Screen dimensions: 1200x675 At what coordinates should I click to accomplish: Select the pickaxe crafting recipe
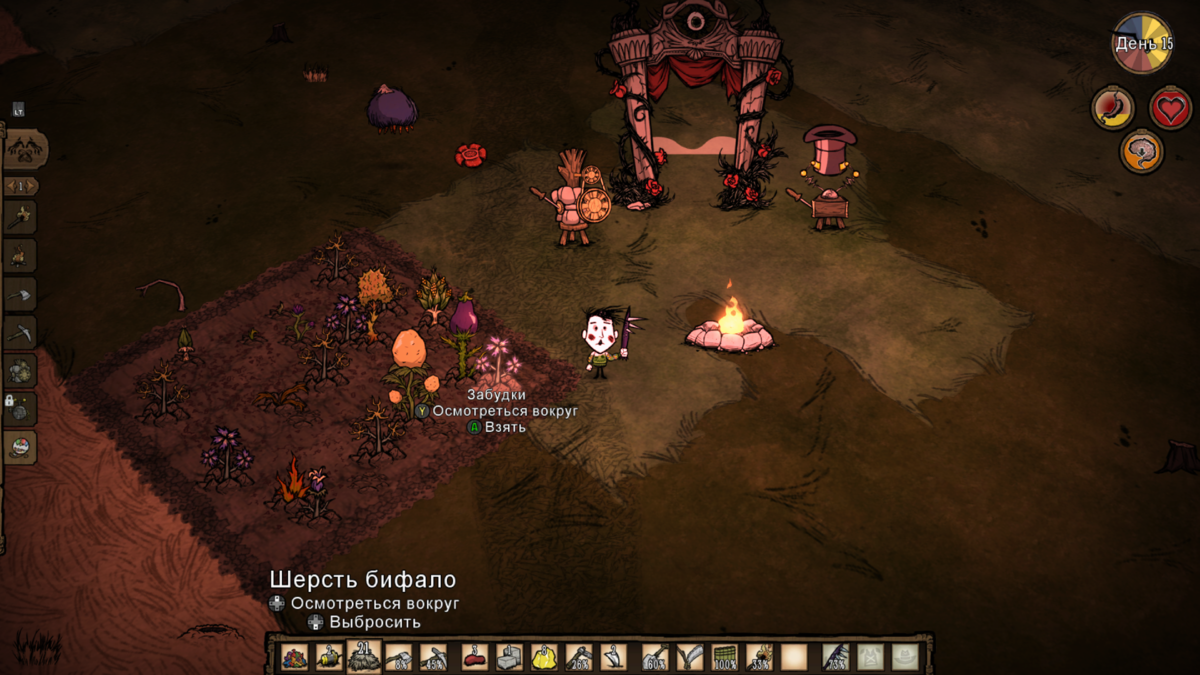point(21,331)
